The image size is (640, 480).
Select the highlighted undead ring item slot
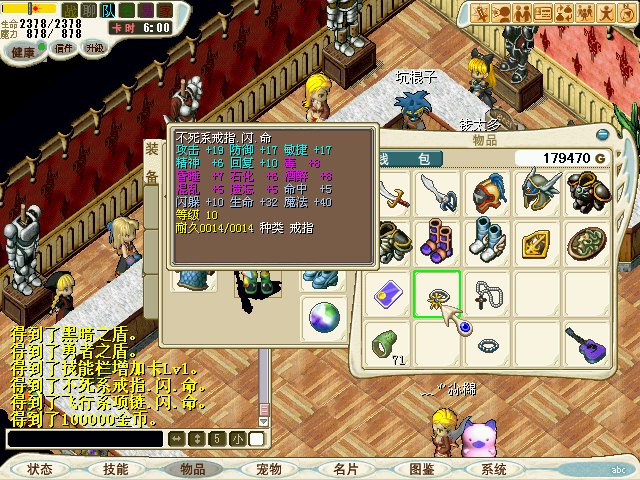click(437, 294)
